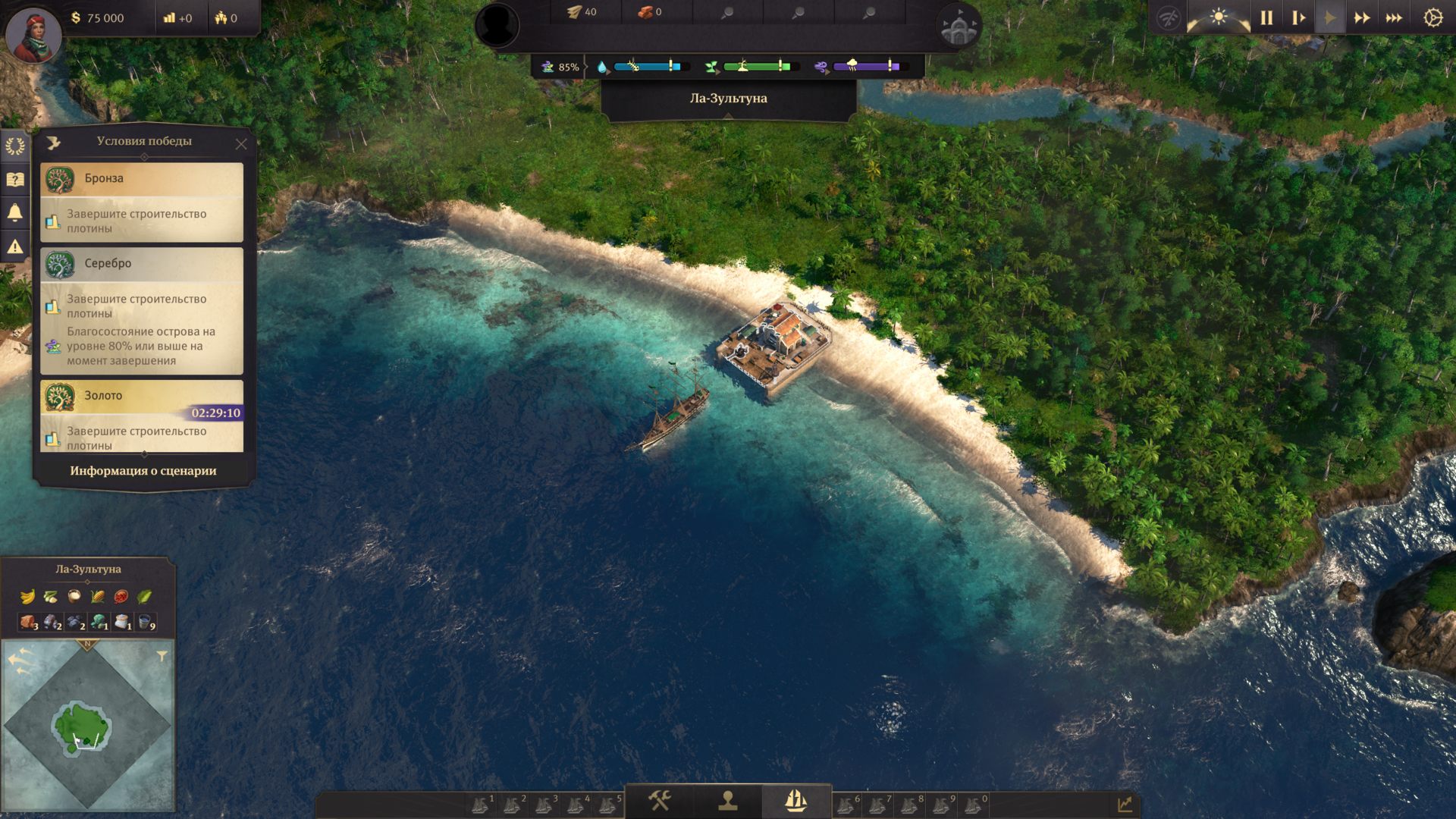
Task: Open the bell notifications side tab
Action: click(15, 213)
